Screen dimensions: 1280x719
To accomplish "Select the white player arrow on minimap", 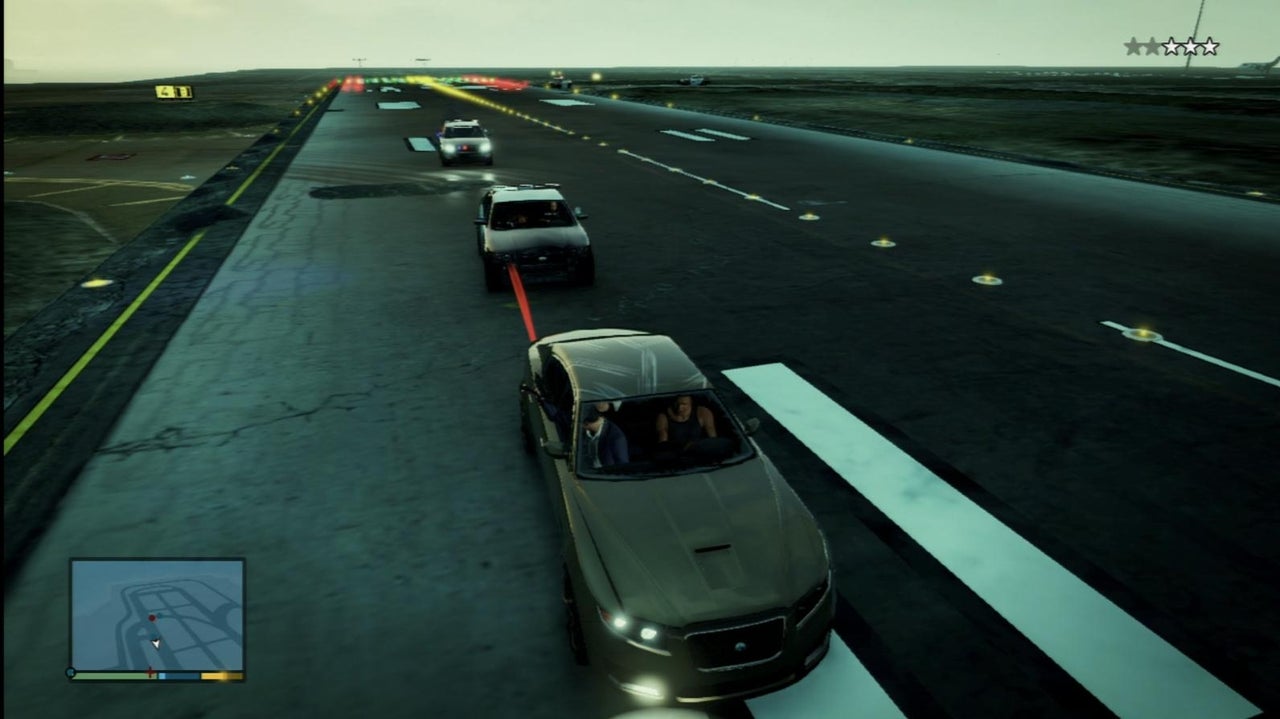I will (156, 643).
